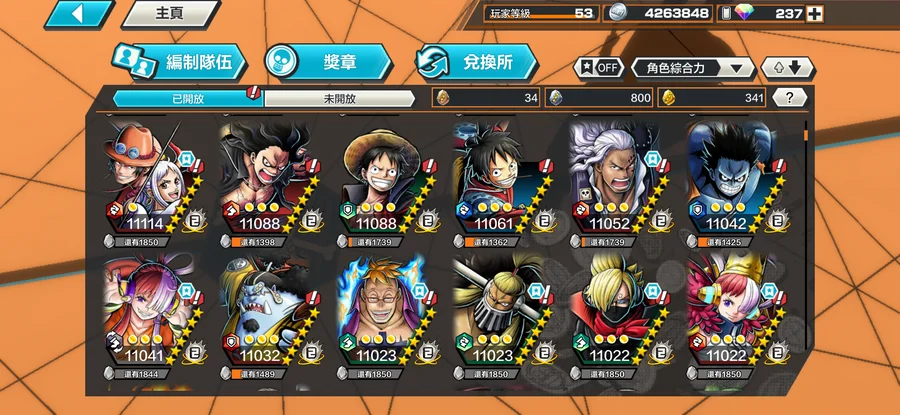Viewport: 900px width, 415px height.
Task: Add rainbow diamonds with the plus button
Action: point(815,14)
